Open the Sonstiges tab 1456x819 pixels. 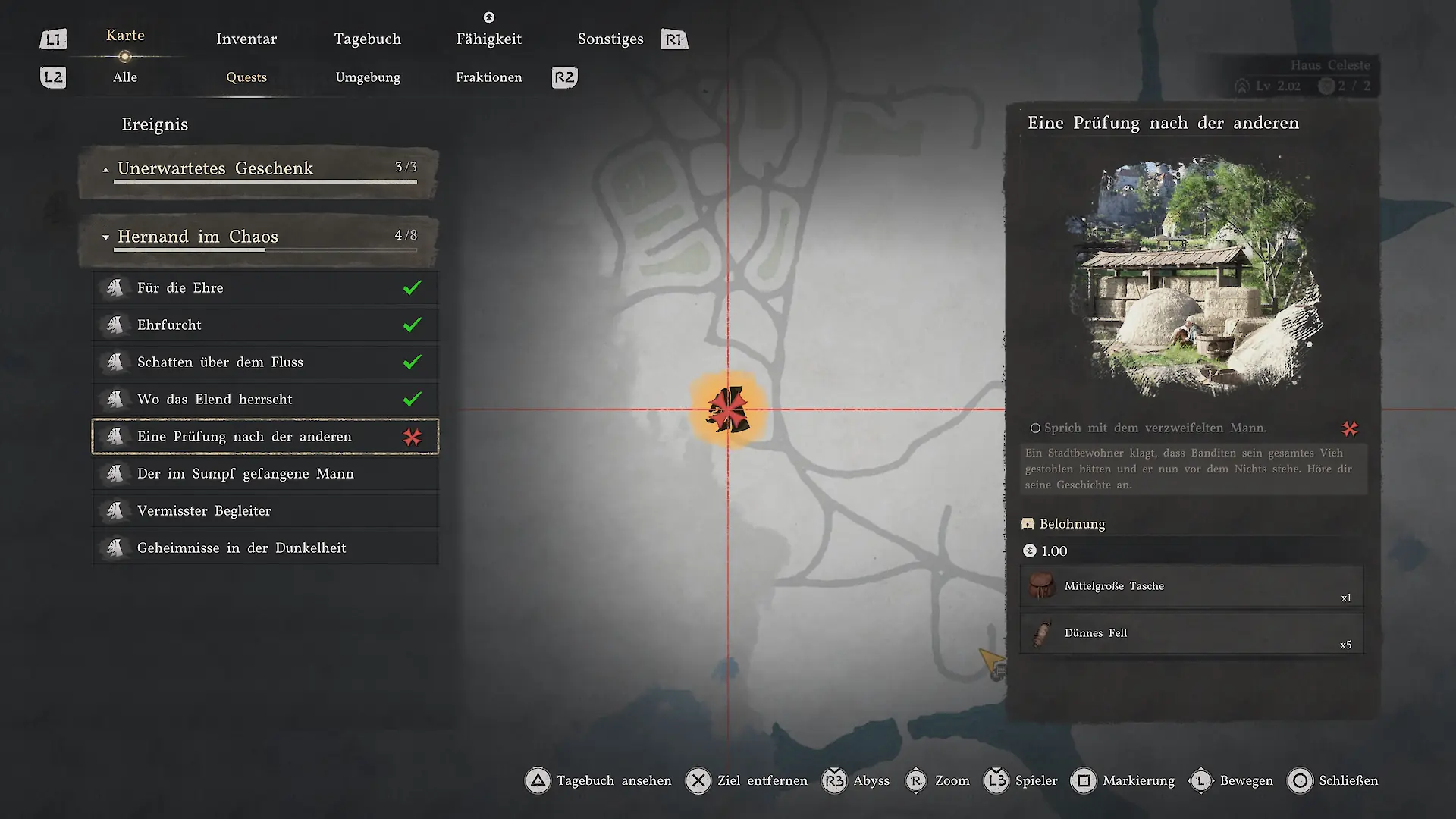pyautogui.click(x=610, y=39)
